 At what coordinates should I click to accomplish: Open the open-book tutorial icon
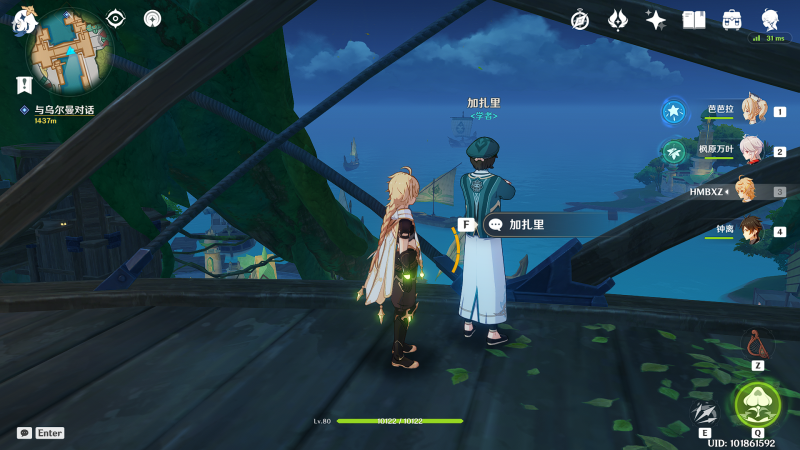coord(693,19)
